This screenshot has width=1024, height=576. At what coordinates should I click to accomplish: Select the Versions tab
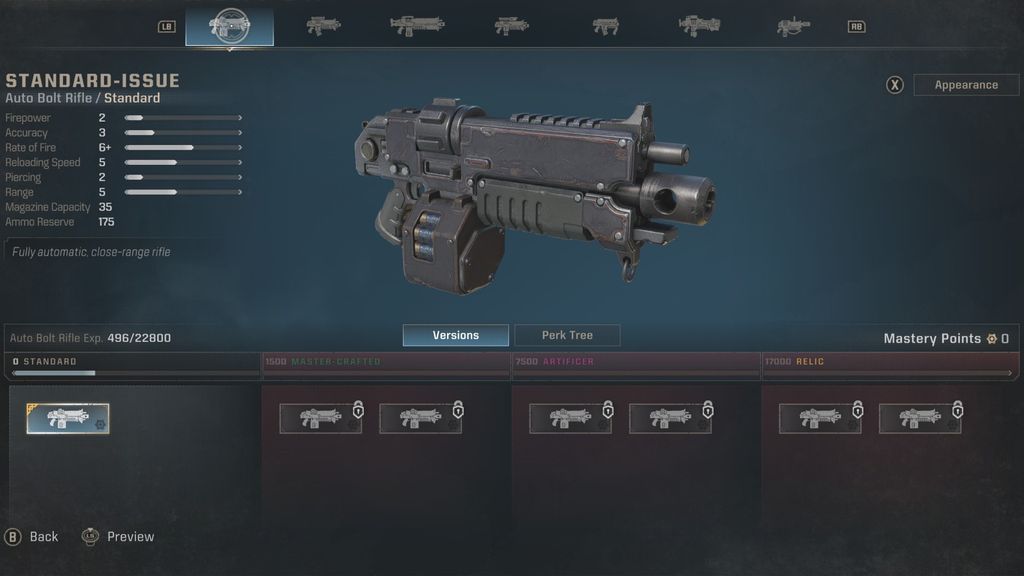[x=455, y=335]
